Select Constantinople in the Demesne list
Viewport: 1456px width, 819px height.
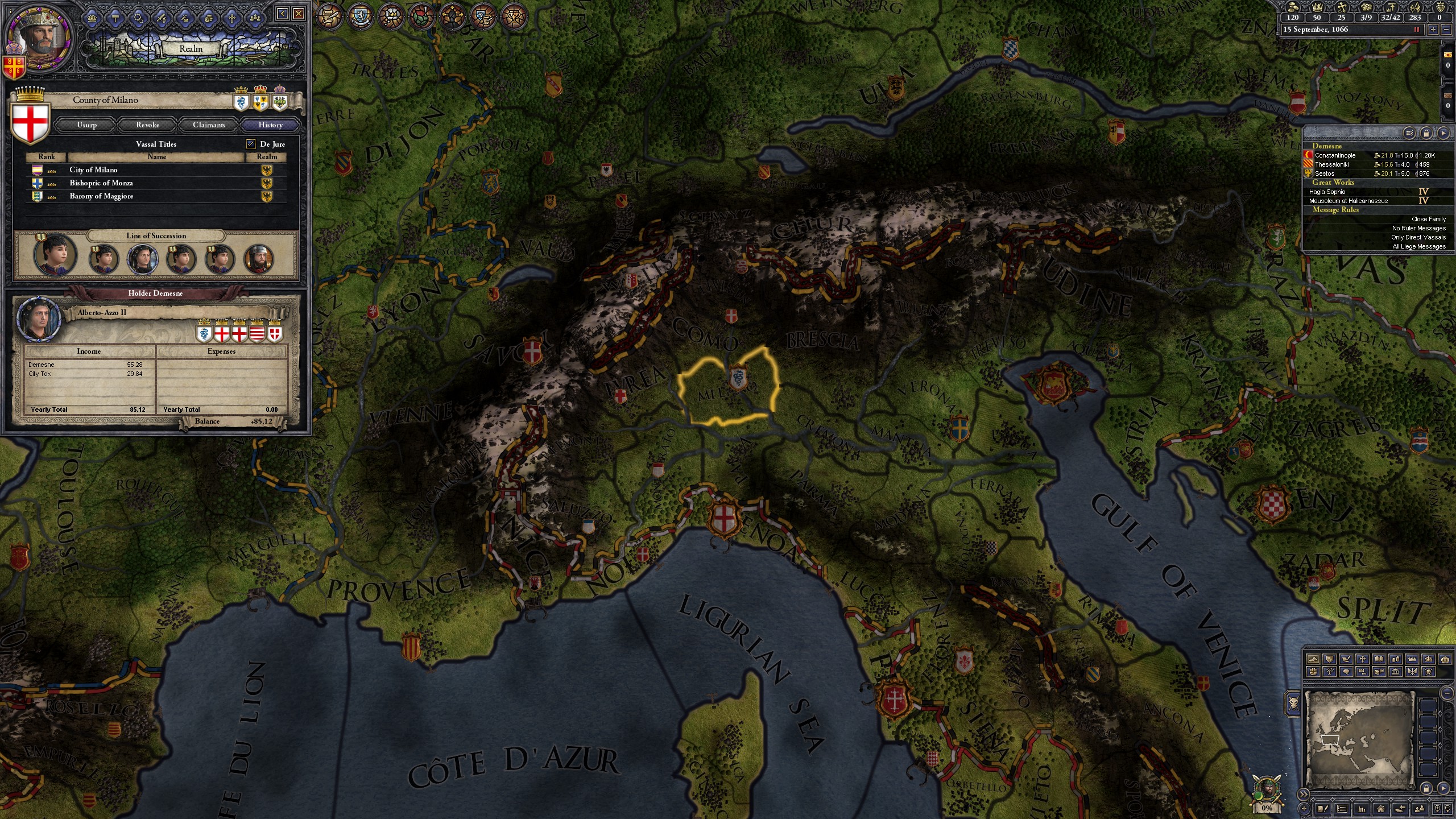1335,155
